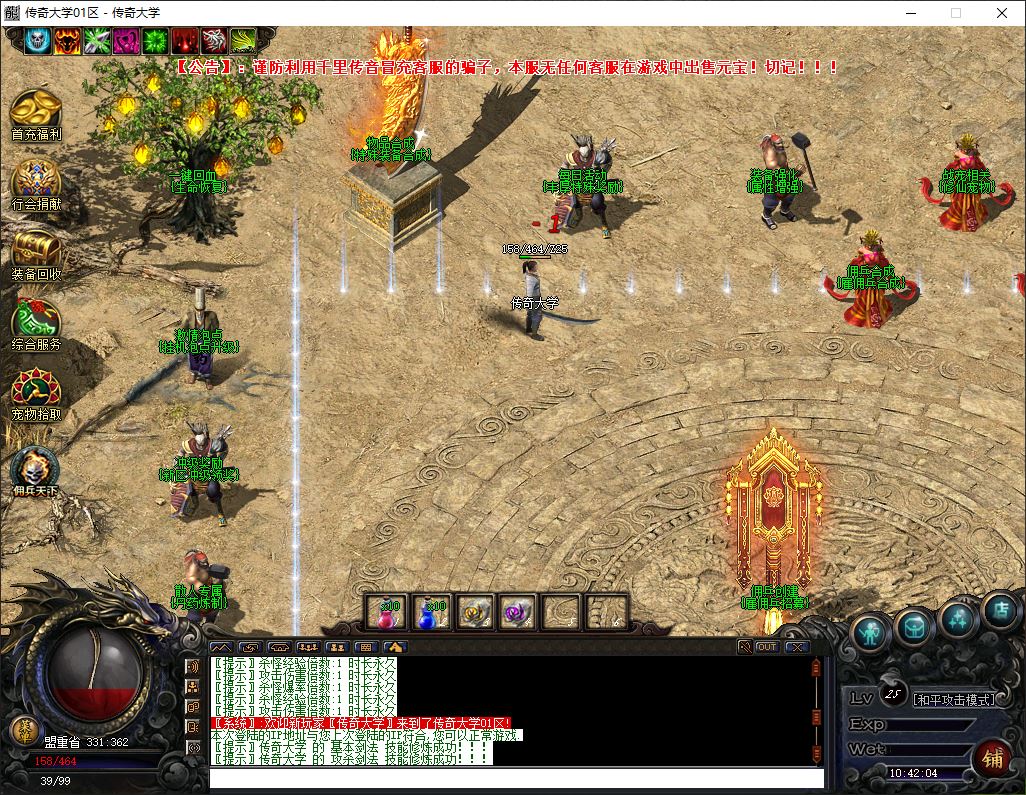Click the OUT button above chat
This screenshot has height=795, width=1026.
click(x=767, y=647)
